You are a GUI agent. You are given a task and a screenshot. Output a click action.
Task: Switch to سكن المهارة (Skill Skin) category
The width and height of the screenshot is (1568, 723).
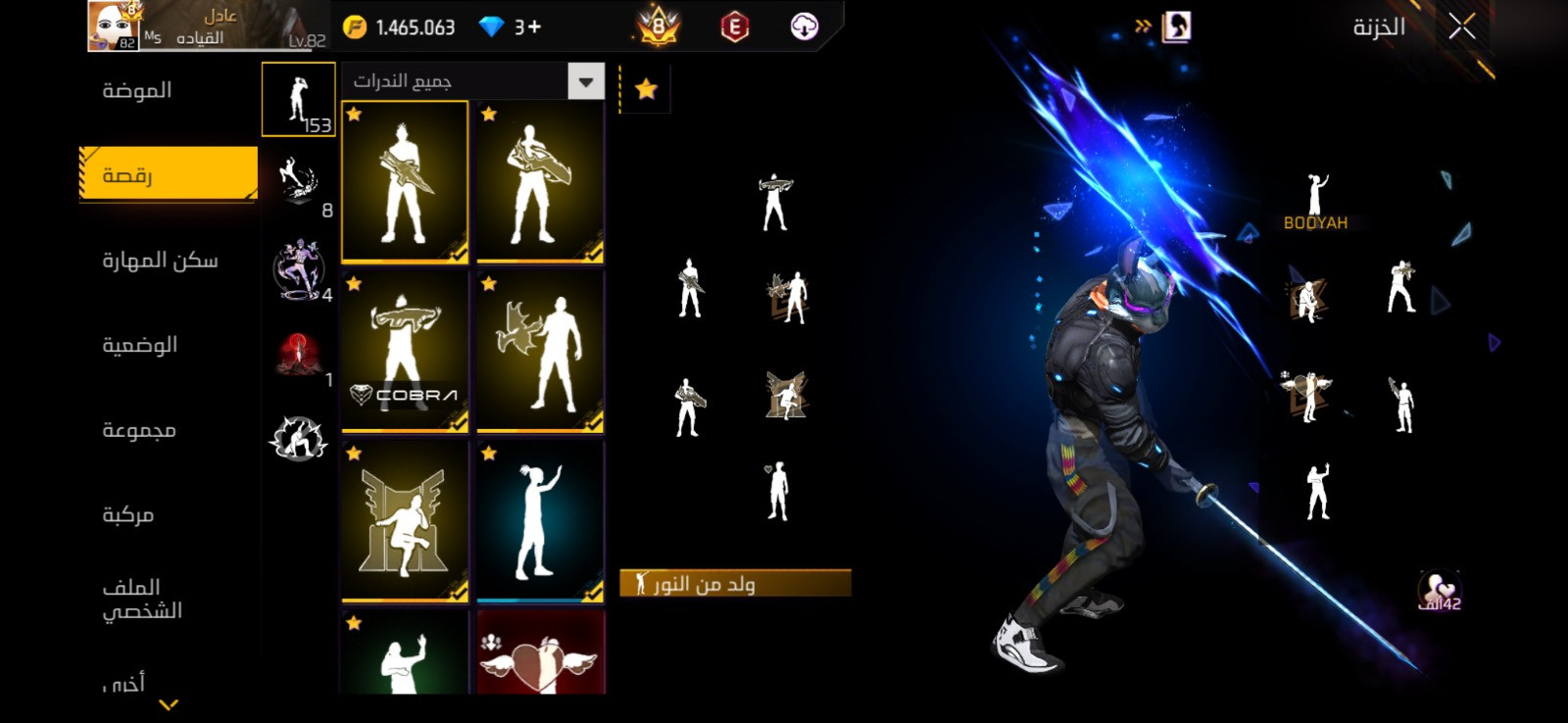[160, 261]
